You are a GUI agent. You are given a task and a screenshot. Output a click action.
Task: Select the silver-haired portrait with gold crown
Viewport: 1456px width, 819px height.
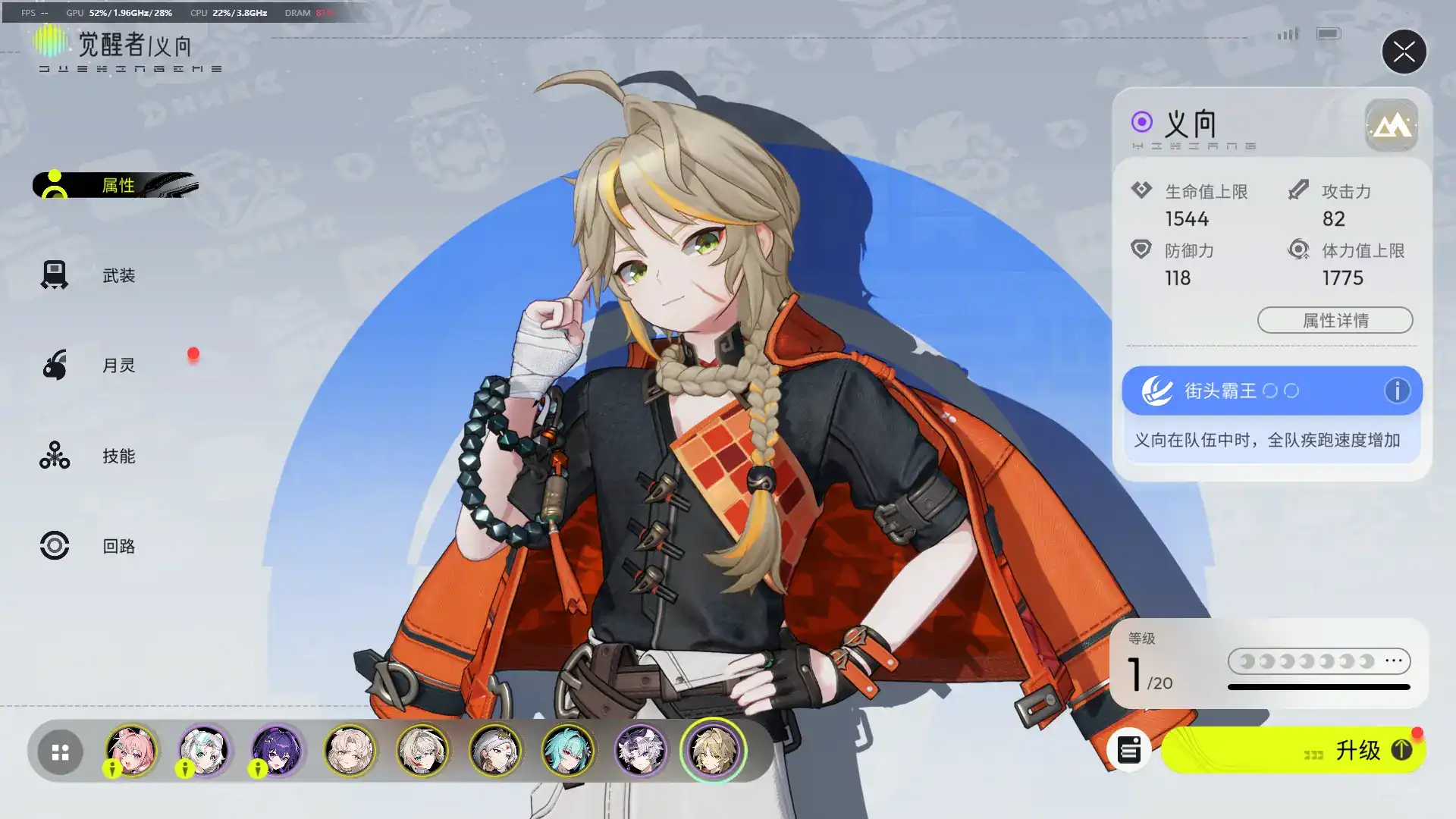coord(495,751)
